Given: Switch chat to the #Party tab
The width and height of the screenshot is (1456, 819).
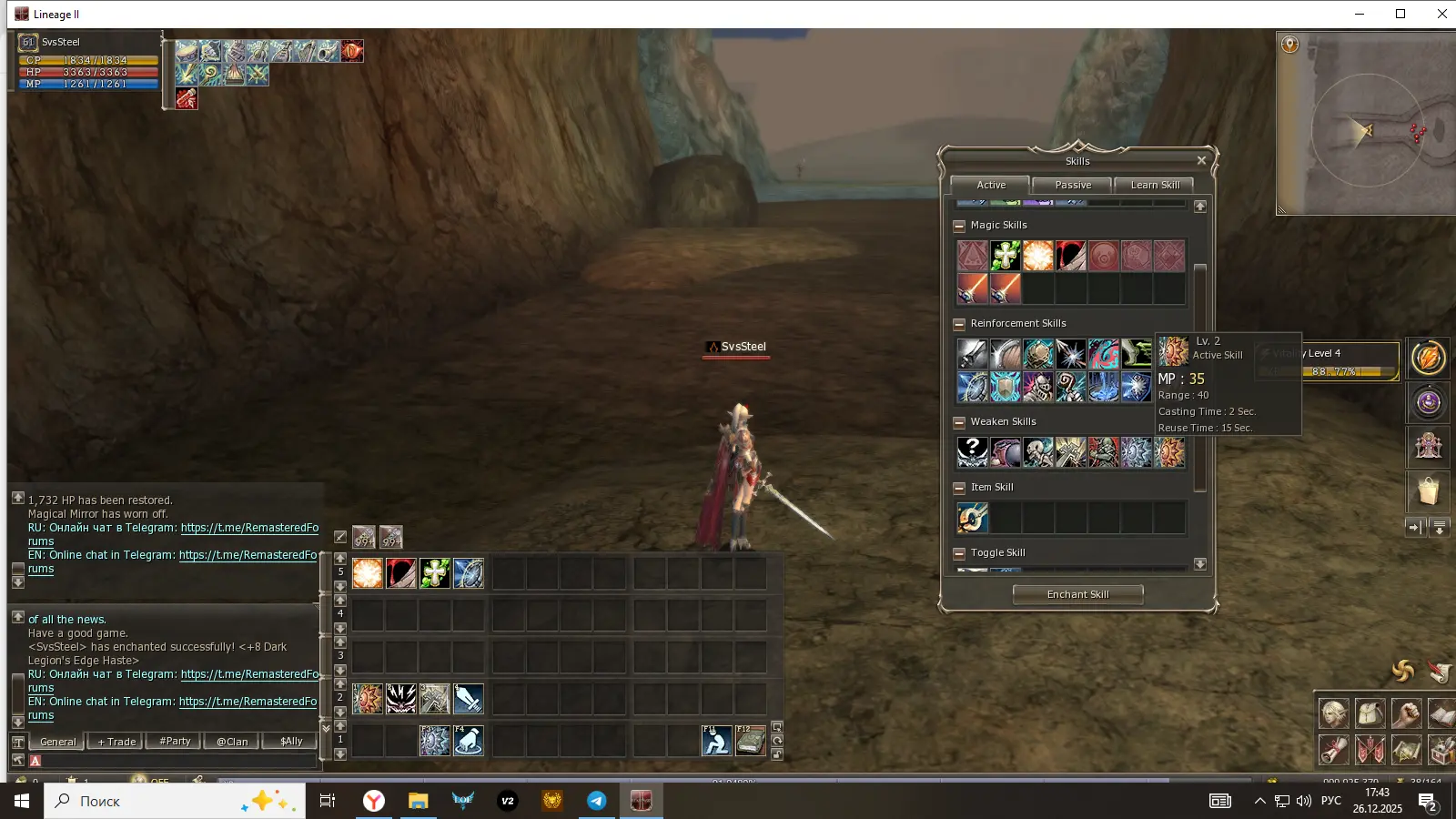Looking at the screenshot, I should [175, 742].
